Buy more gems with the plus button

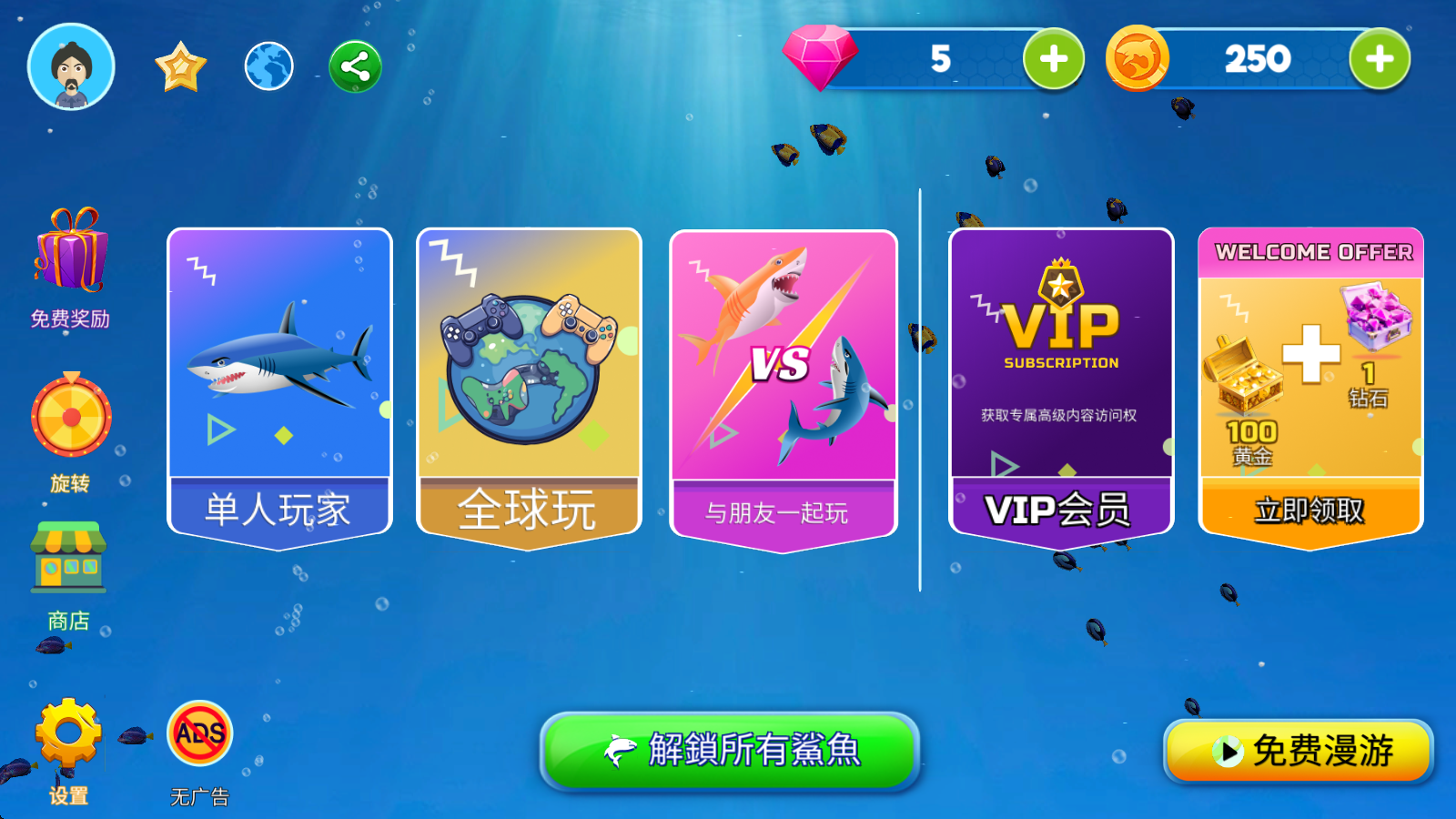(x=1052, y=59)
